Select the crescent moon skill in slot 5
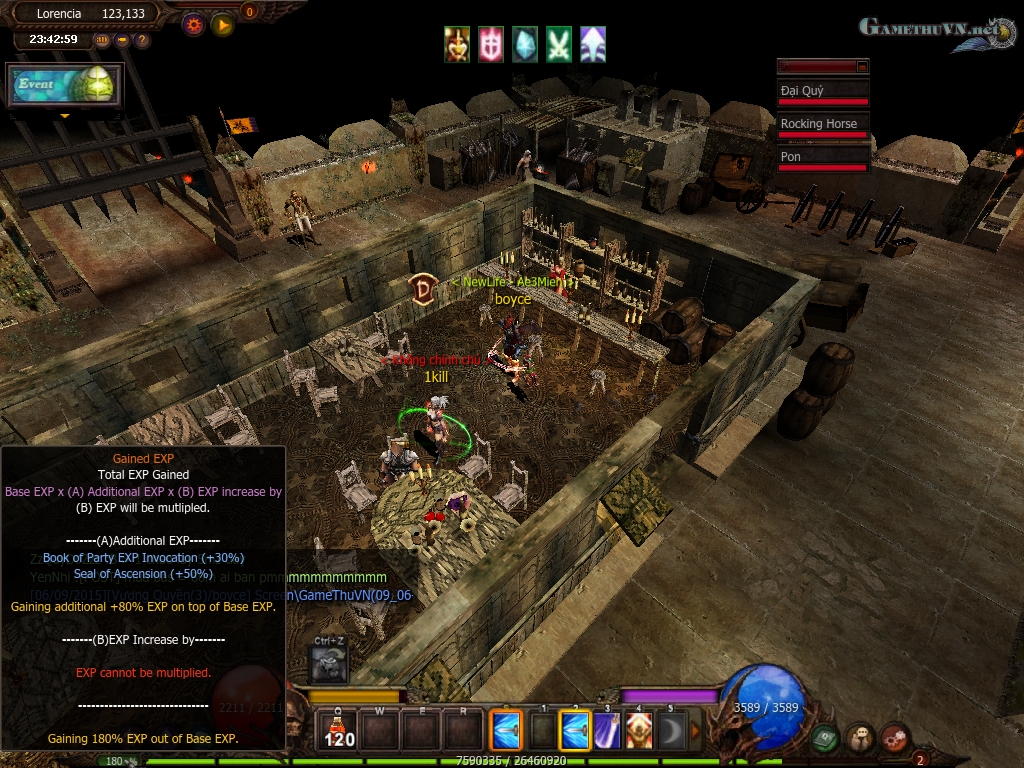Viewport: 1024px width, 768px height. coord(671,730)
